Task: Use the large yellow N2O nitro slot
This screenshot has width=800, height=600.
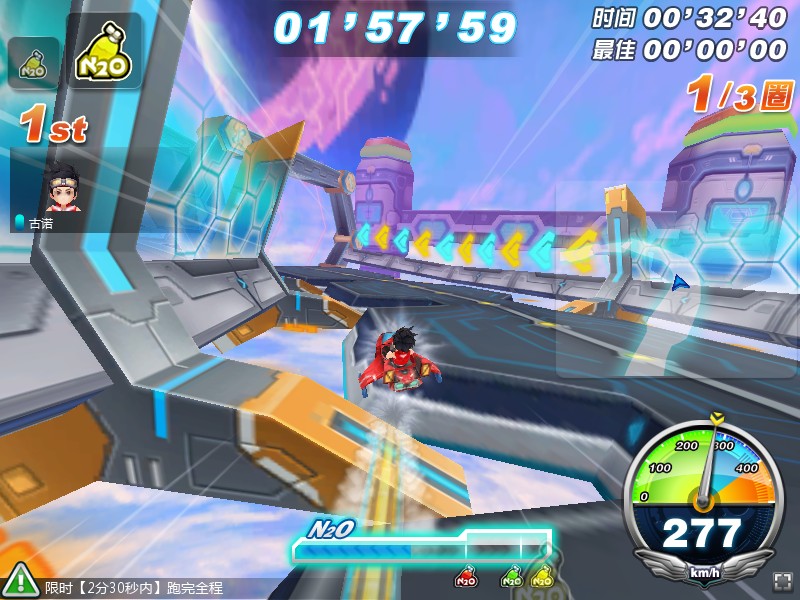Action: tap(104, 53)
